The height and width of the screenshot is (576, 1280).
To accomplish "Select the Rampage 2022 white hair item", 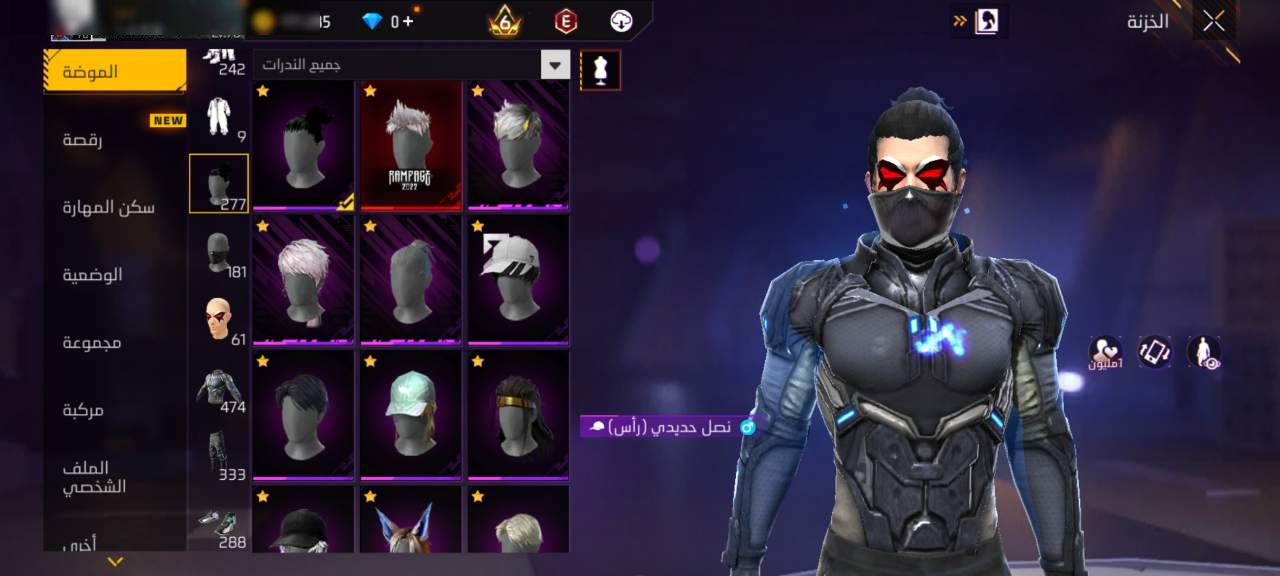I will (411, 145).
